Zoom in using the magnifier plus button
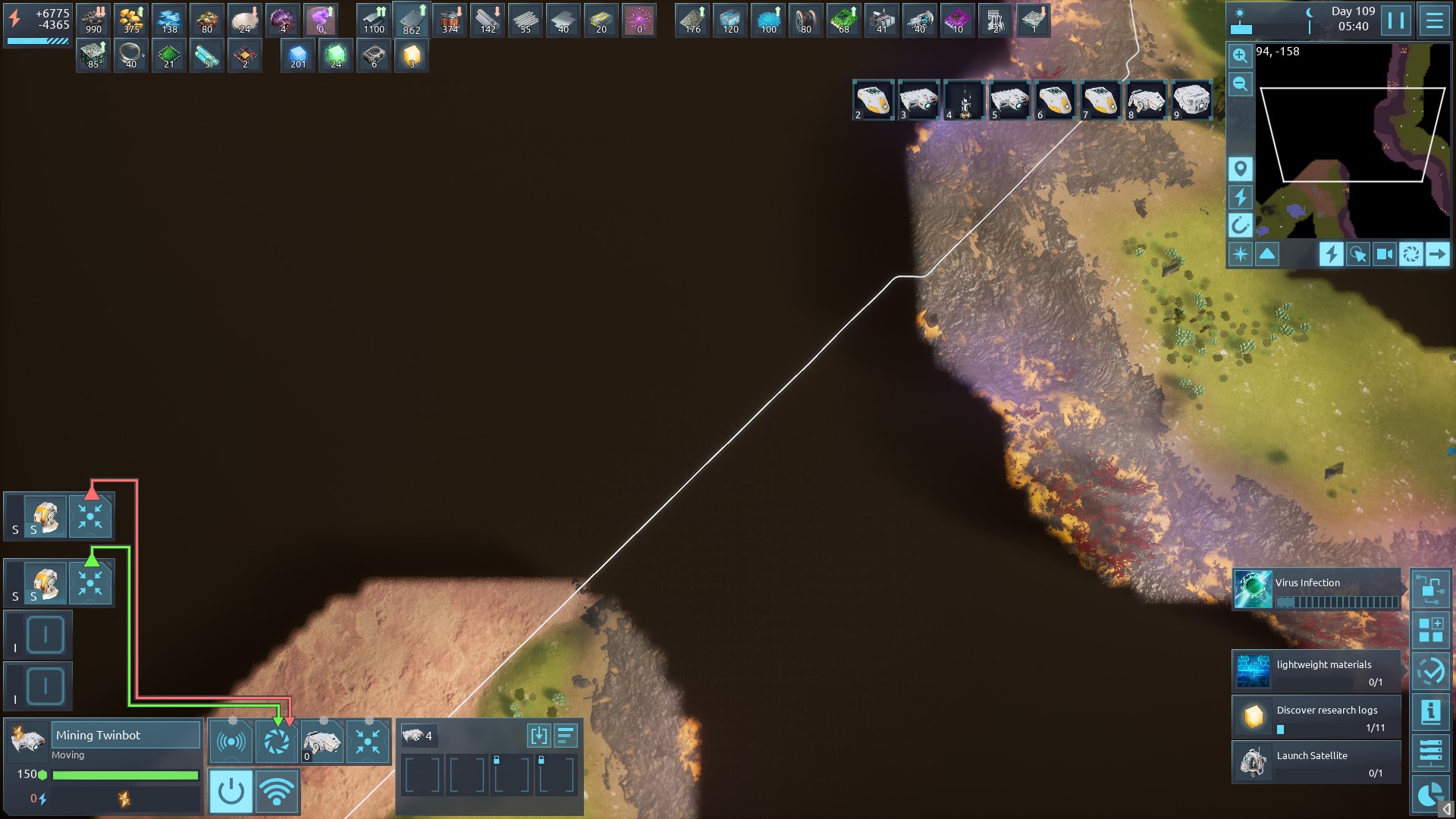This screenshot has width=1456, height=819. pos(1240,55)
